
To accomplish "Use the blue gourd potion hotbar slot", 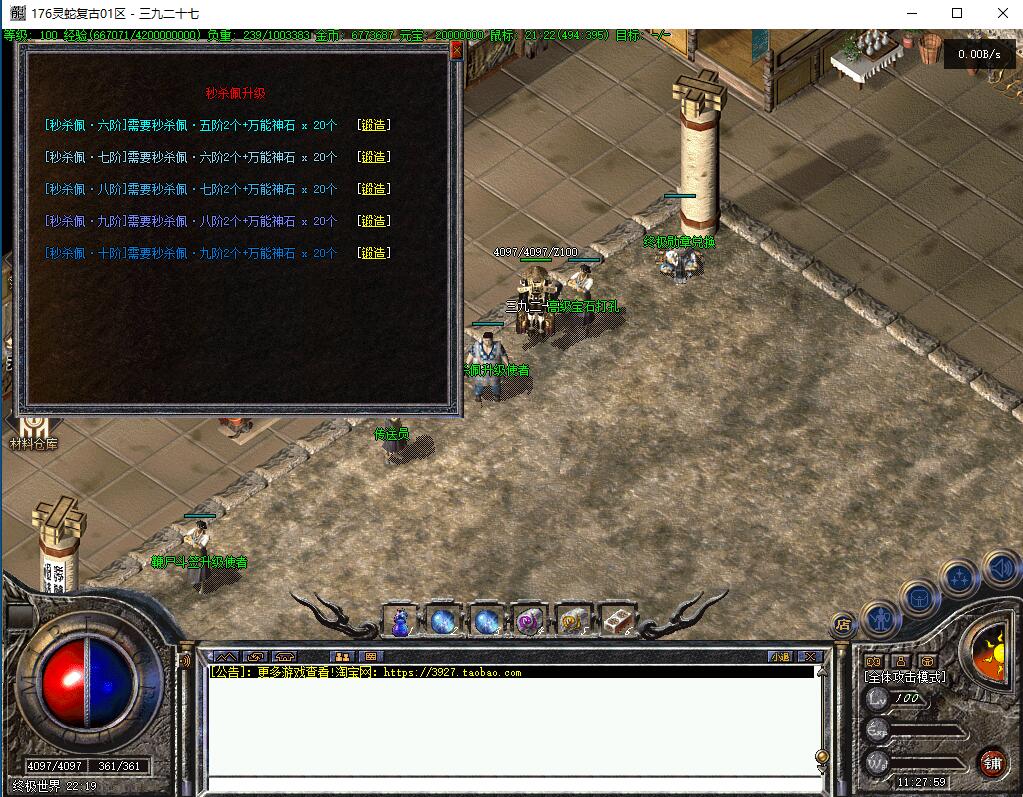I will pos(400,621).
